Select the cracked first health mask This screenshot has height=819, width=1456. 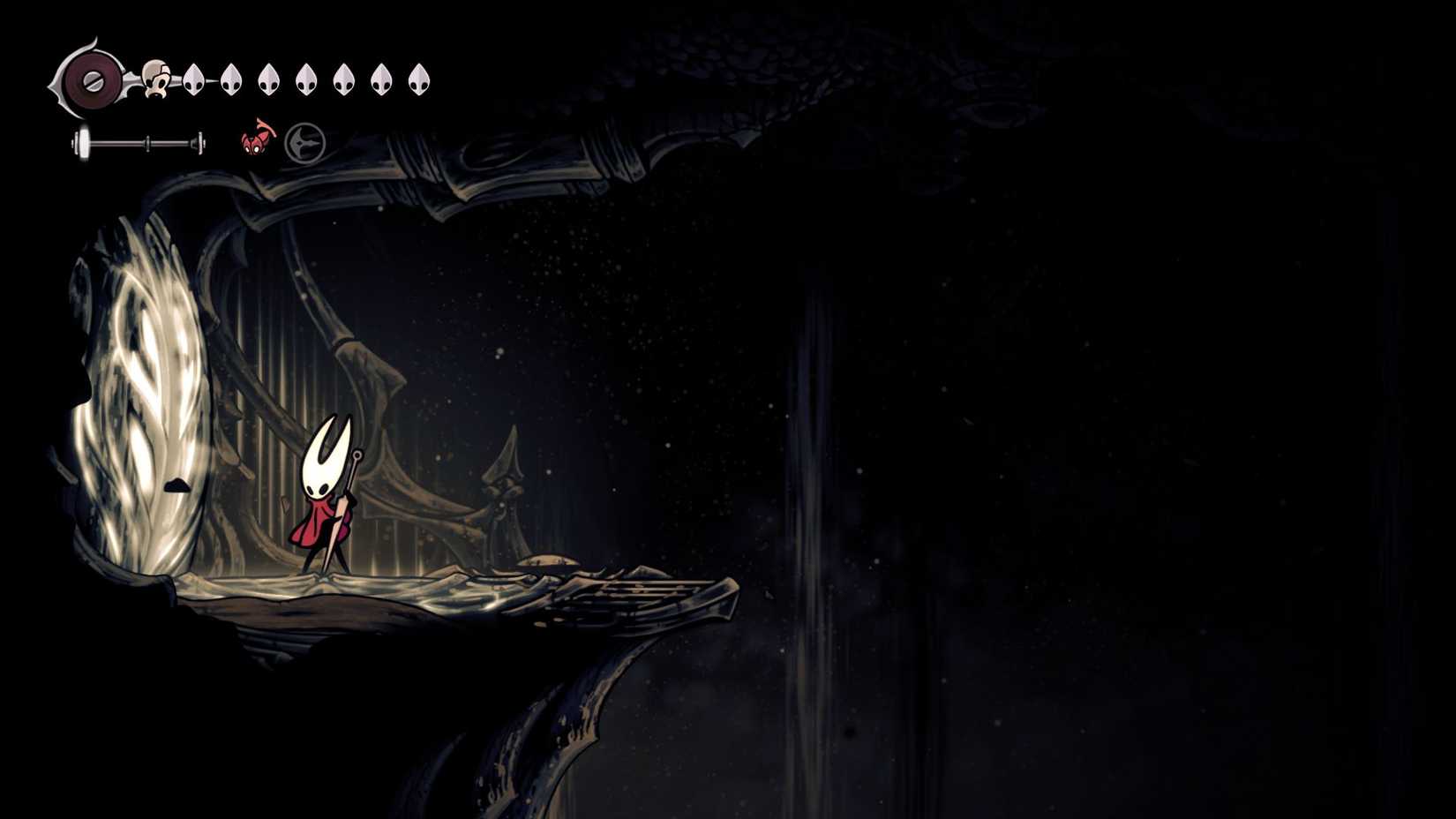pyautogui.click(x=156, y=79)
